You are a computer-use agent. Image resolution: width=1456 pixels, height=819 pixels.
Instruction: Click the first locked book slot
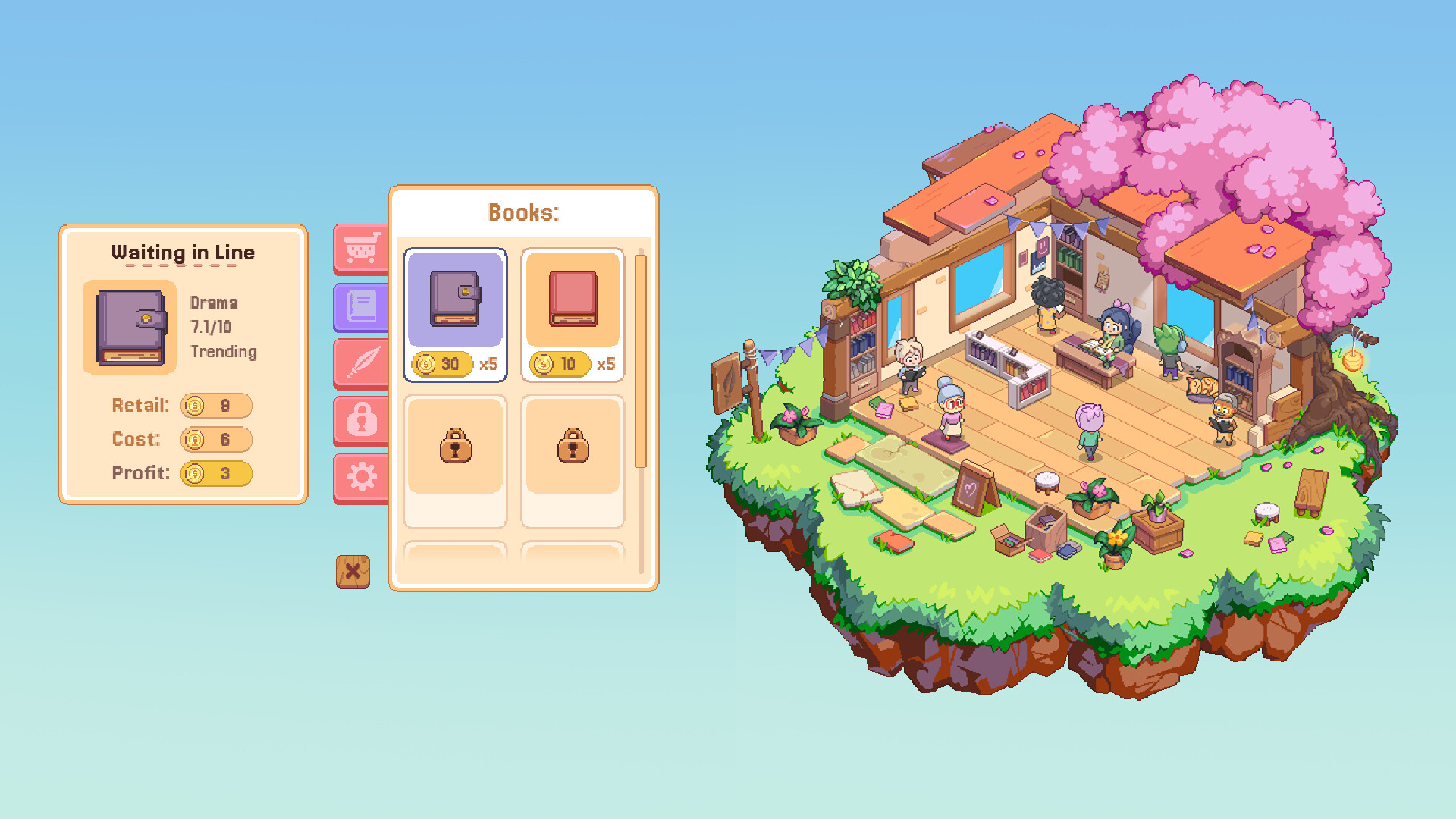pyautogui.click(x=454, y=447)
